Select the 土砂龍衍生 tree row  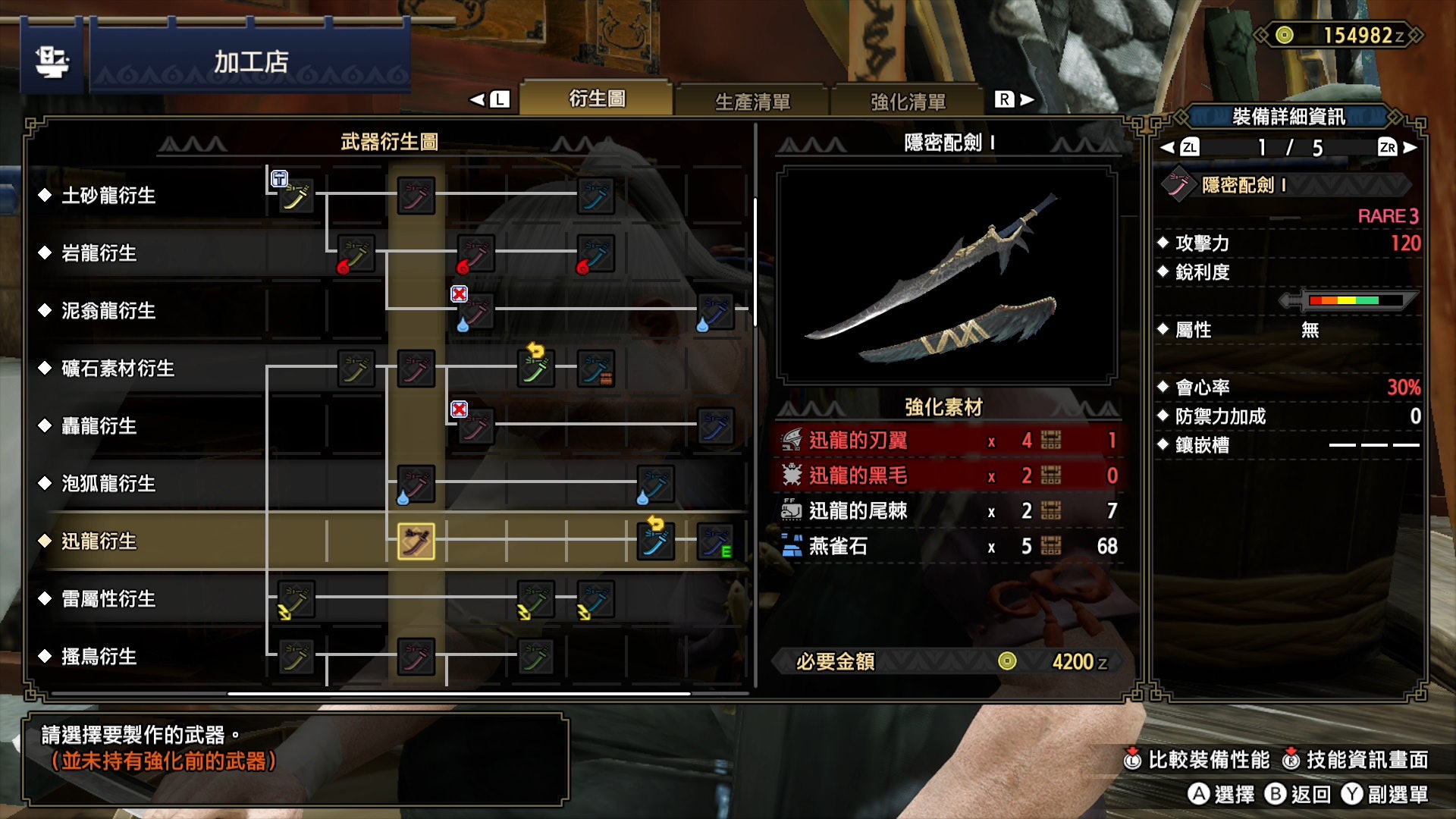[108, 196]
